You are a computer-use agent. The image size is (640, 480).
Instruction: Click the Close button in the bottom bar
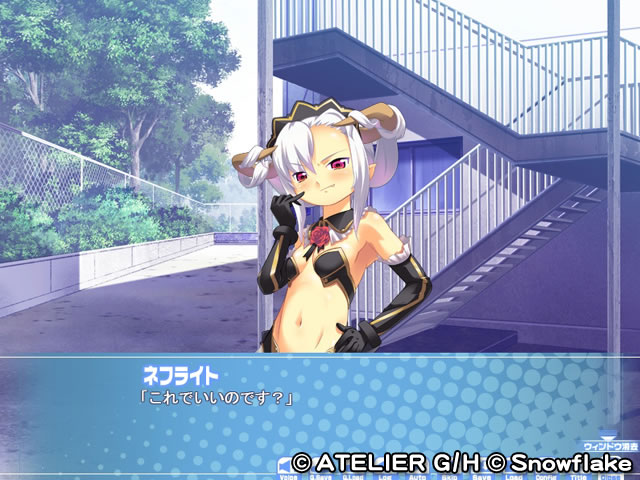pos(609,475)
